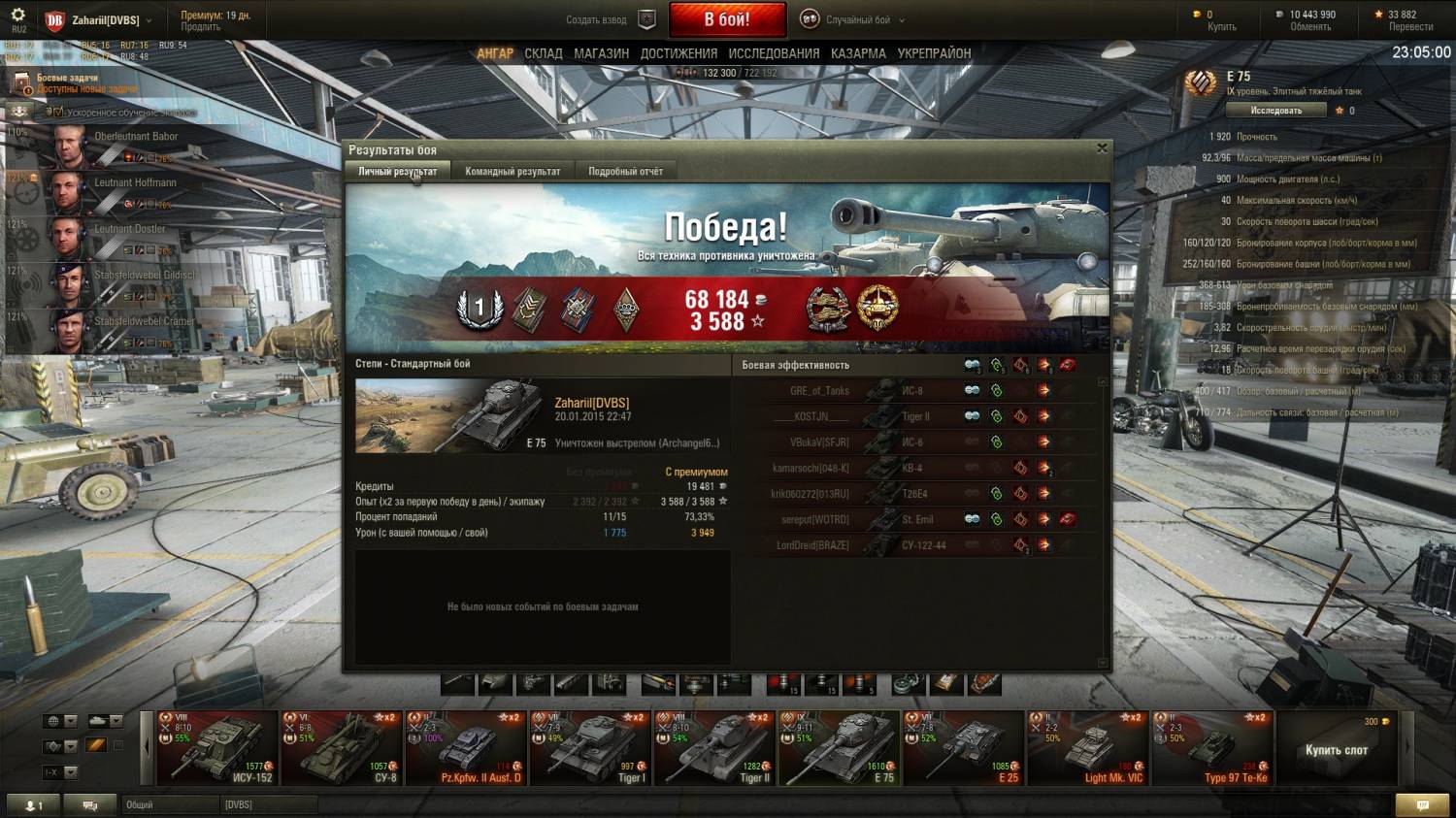Screen dimensions: 1456x818
Task: Show the Исследования tech tree
Action: (774, 53)
